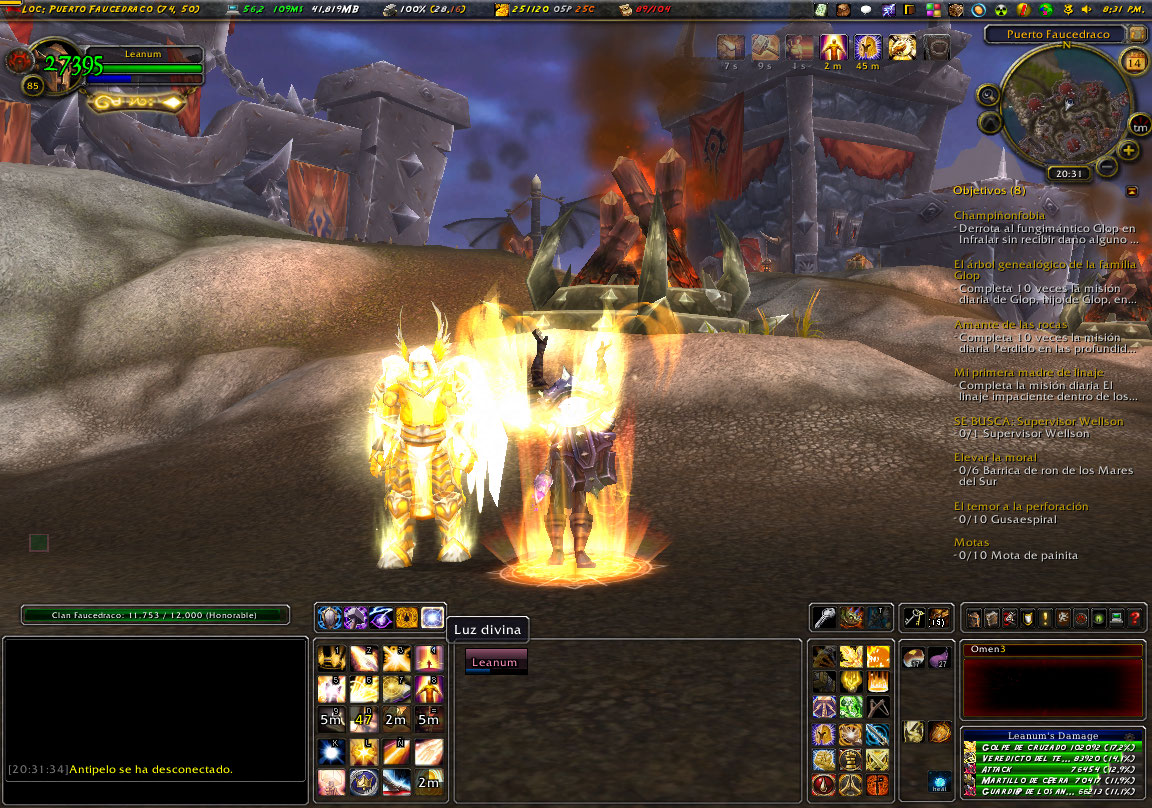Open the world map button beside Puerto Faucedraco
The width and height of the screenshot is (1152, 808).
(x=1136, y=34)
